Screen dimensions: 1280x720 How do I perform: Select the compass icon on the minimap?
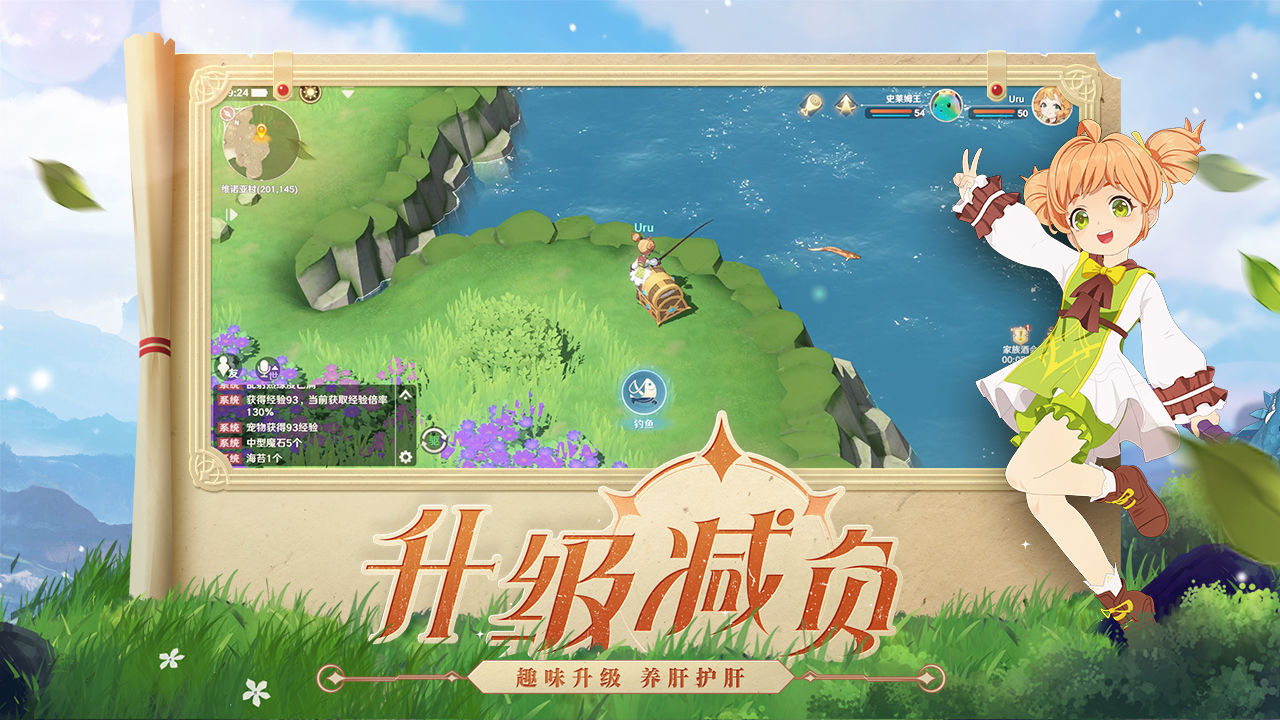[227, 113]
